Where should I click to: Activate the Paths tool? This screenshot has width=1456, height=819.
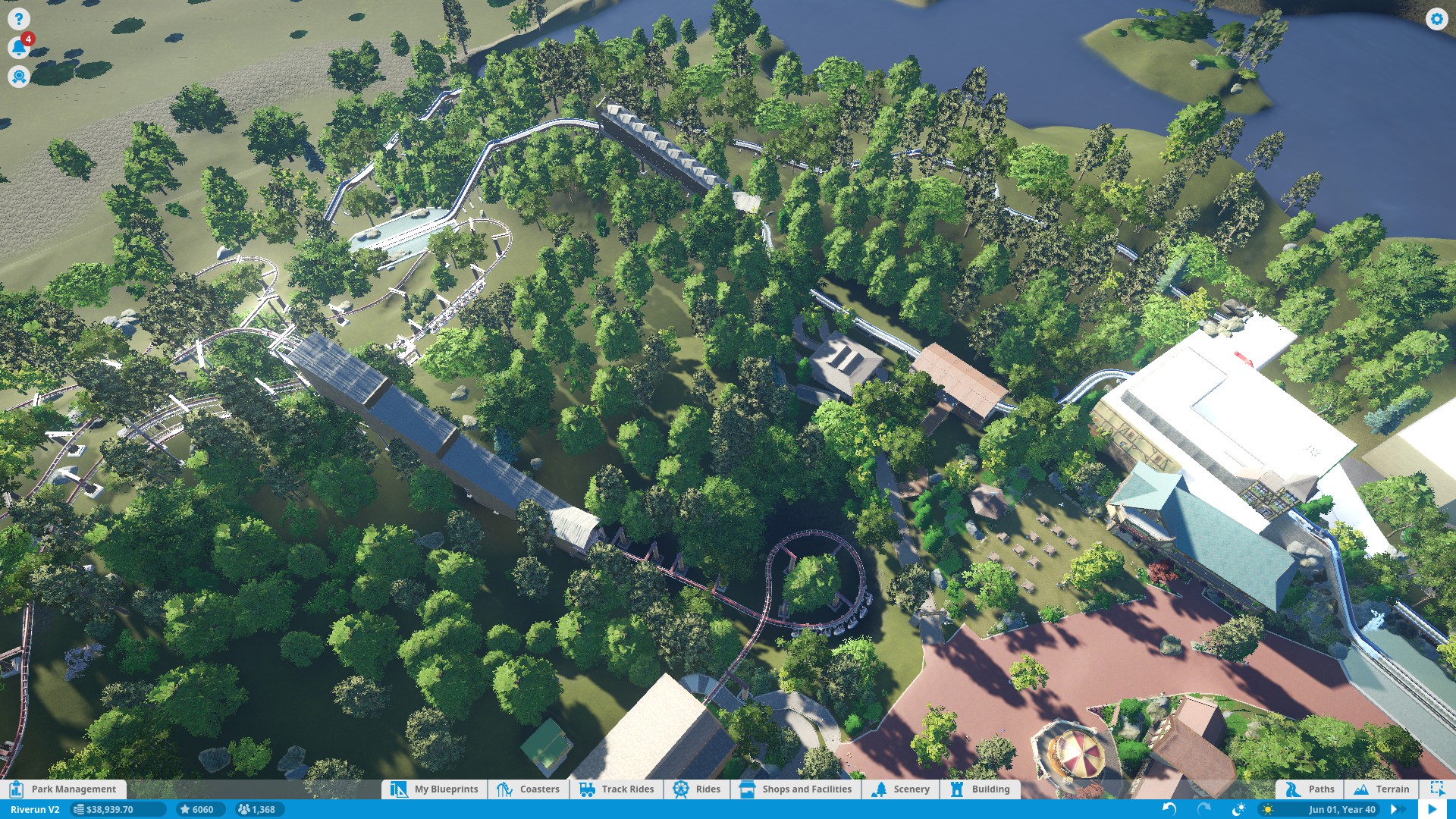(1310, 789)
